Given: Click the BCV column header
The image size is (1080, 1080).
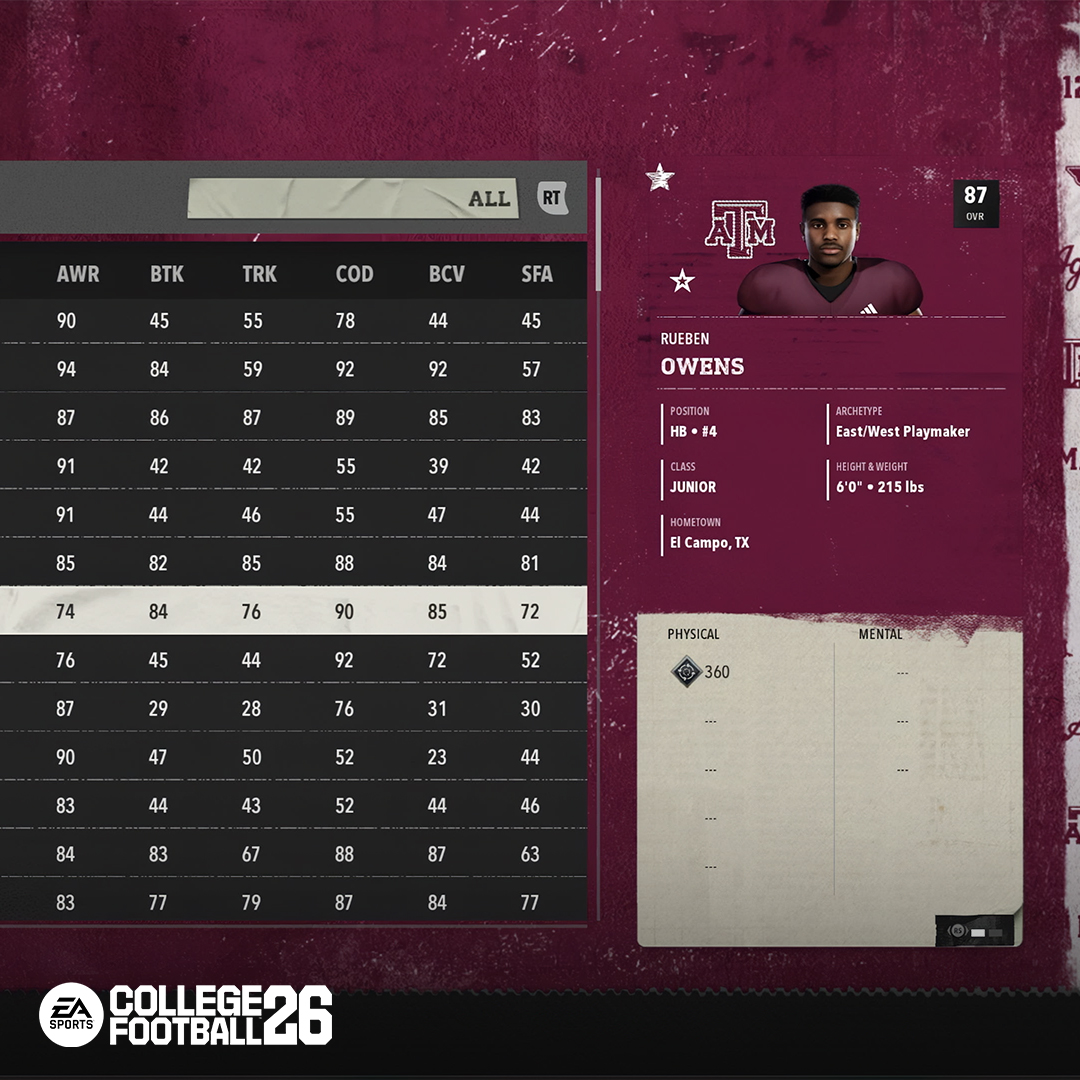Looking at the screenshot, I should pyautogui.click(x=446, y=273).
